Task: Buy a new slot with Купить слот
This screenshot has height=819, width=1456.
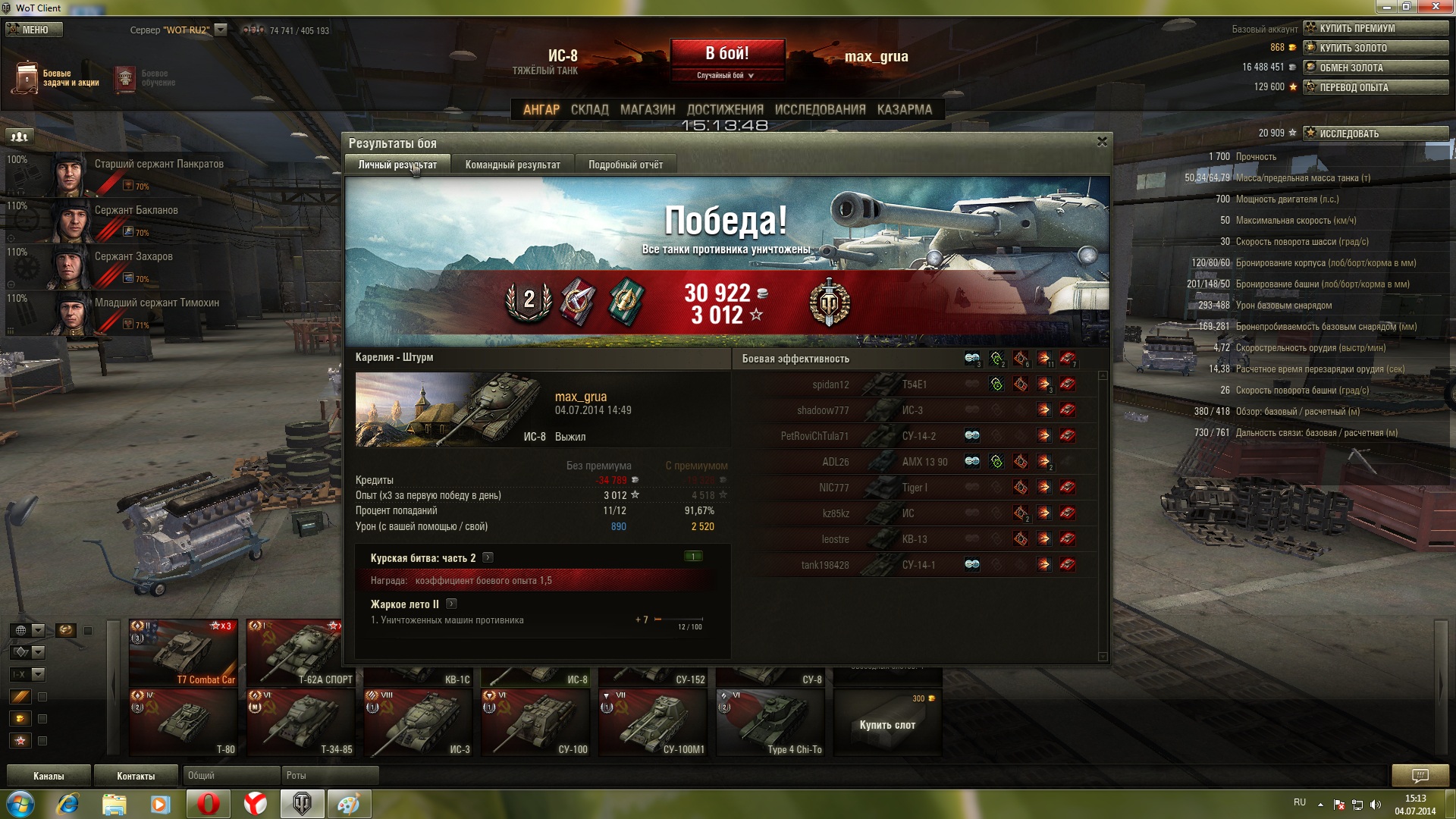Action: point(887,724)
